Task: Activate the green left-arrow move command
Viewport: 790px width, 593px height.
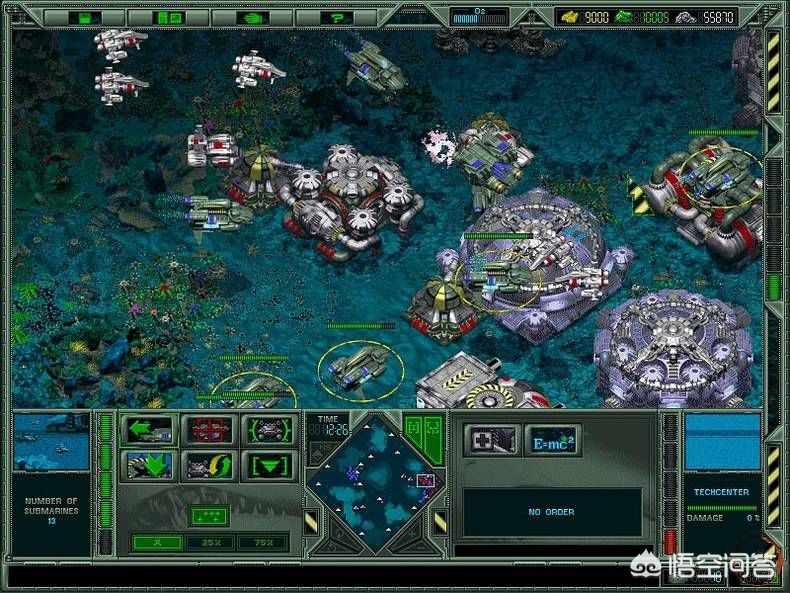Action: coord(148,430)
